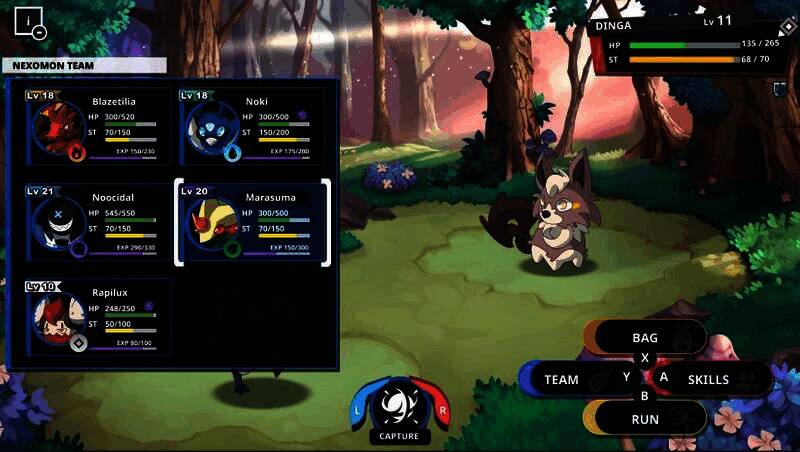
Task: Click the info icon in the corner
Action: click(31, 21)
